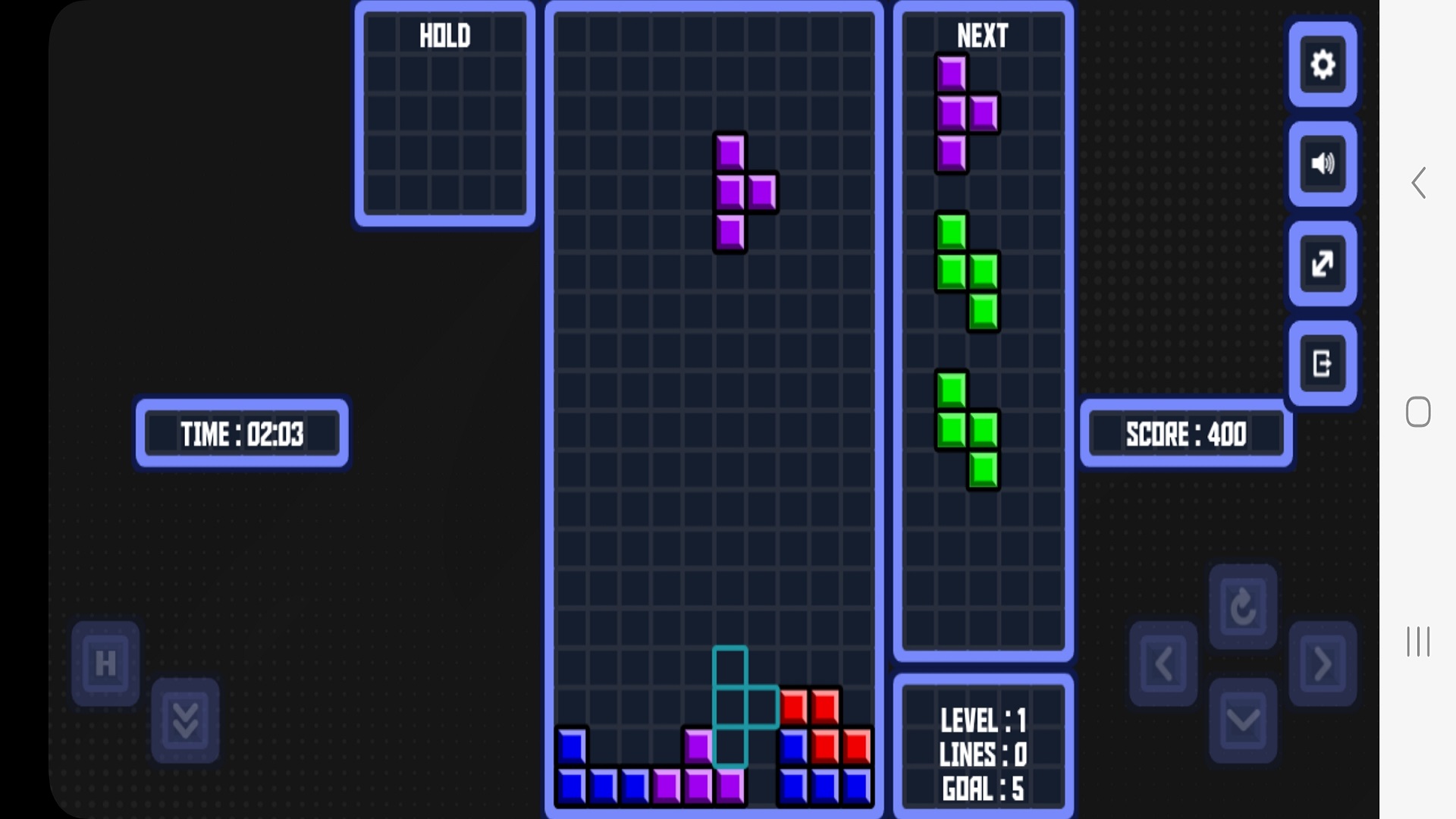
Task: Open the settings gear menu
Action: [1322, 65]
